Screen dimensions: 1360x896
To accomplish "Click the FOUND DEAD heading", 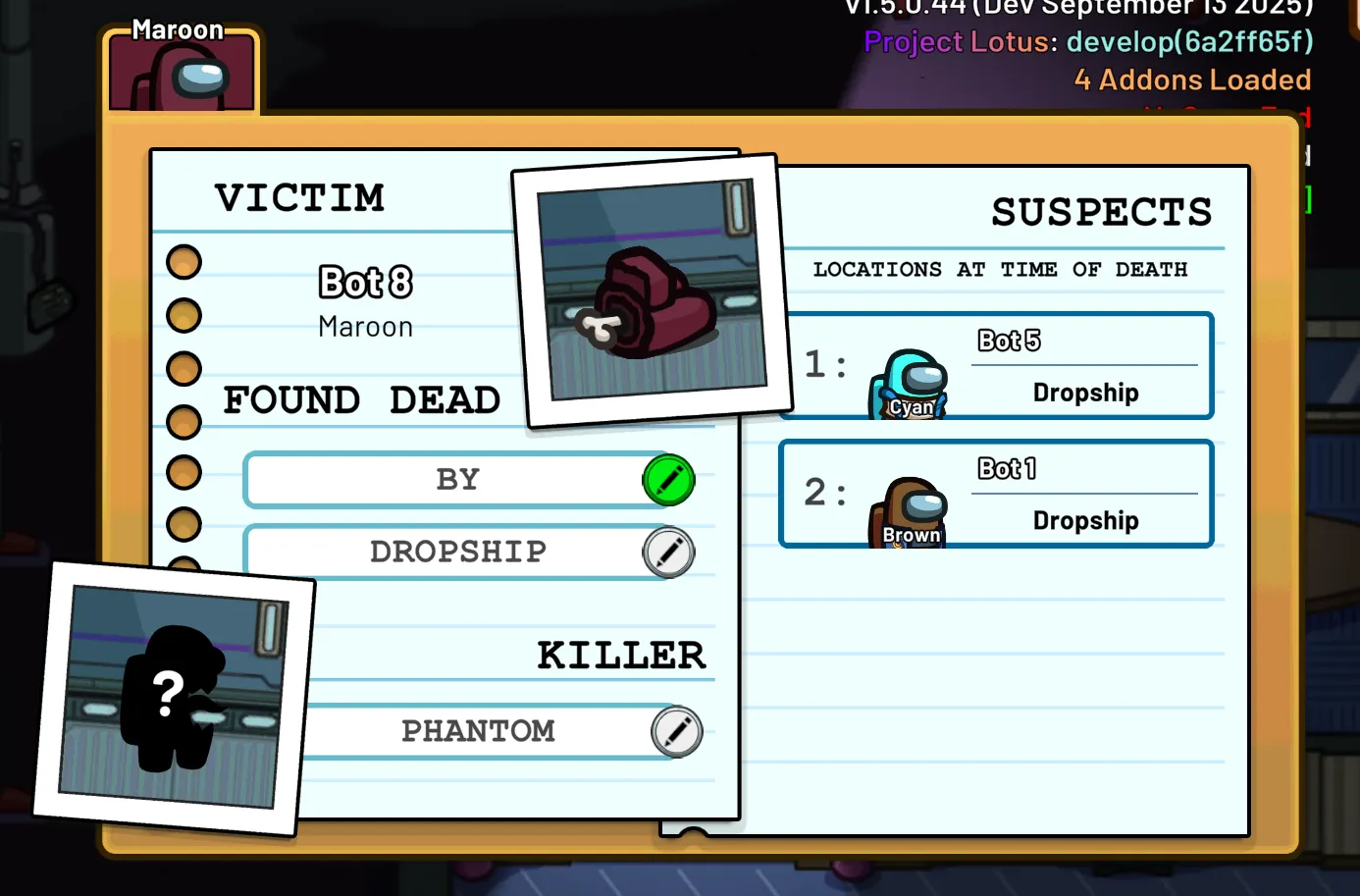I will point(363,399).
